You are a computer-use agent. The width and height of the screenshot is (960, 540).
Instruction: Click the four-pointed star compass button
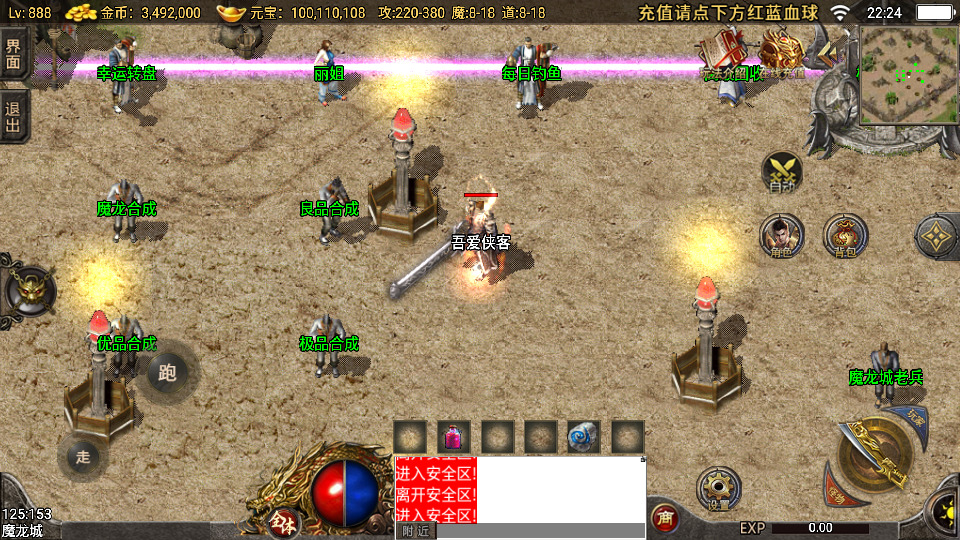pyautogui.click(x=937, y=236)
